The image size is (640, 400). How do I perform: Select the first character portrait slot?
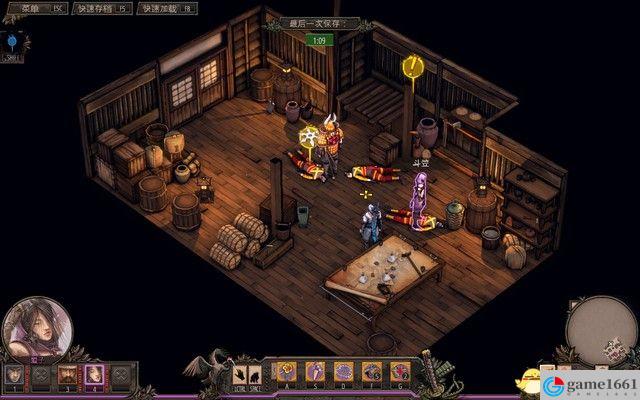click(x=14, y=375)
